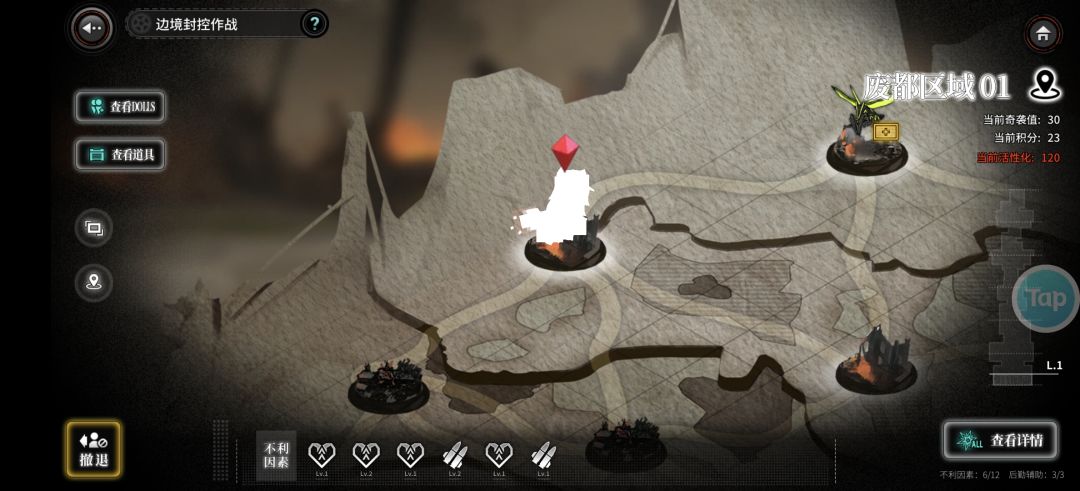Retreat with the 撤退 button
The height and width of the screenshot is (491, 1080).
[93, 449]
